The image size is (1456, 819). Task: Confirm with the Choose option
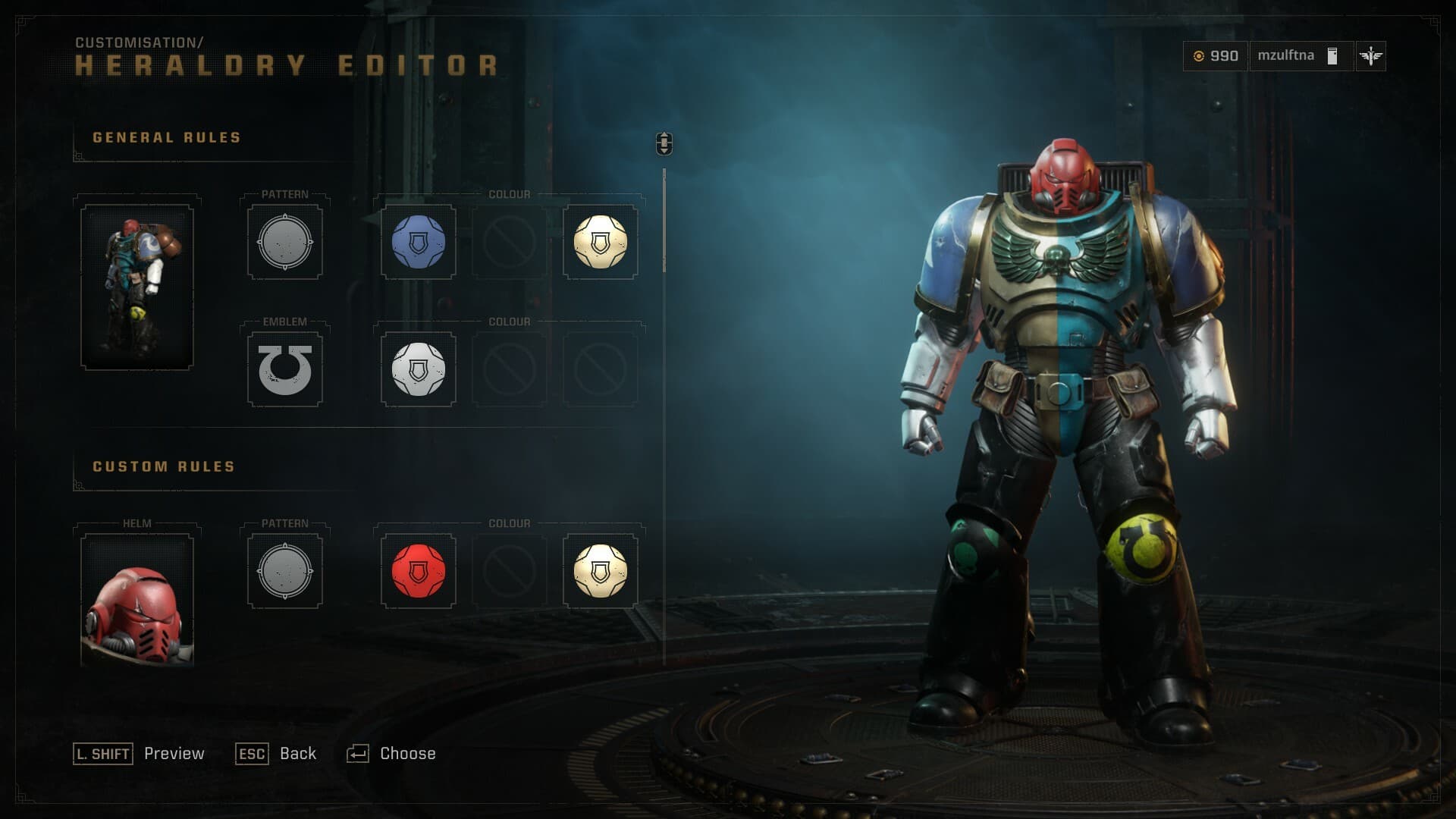coord(407,754)
